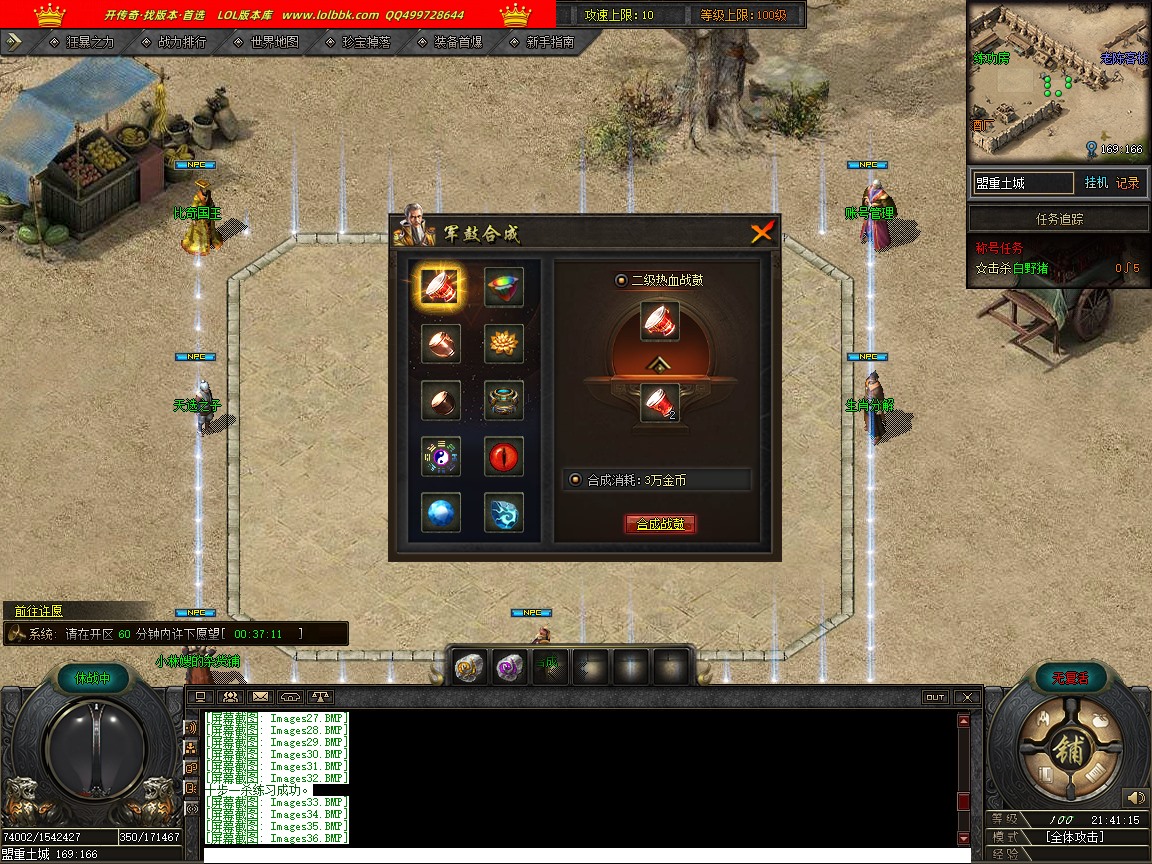This screenshot has width=1152, height=864.
Task: Select the golden lotus recipe icon
Action: click(504, 344)
